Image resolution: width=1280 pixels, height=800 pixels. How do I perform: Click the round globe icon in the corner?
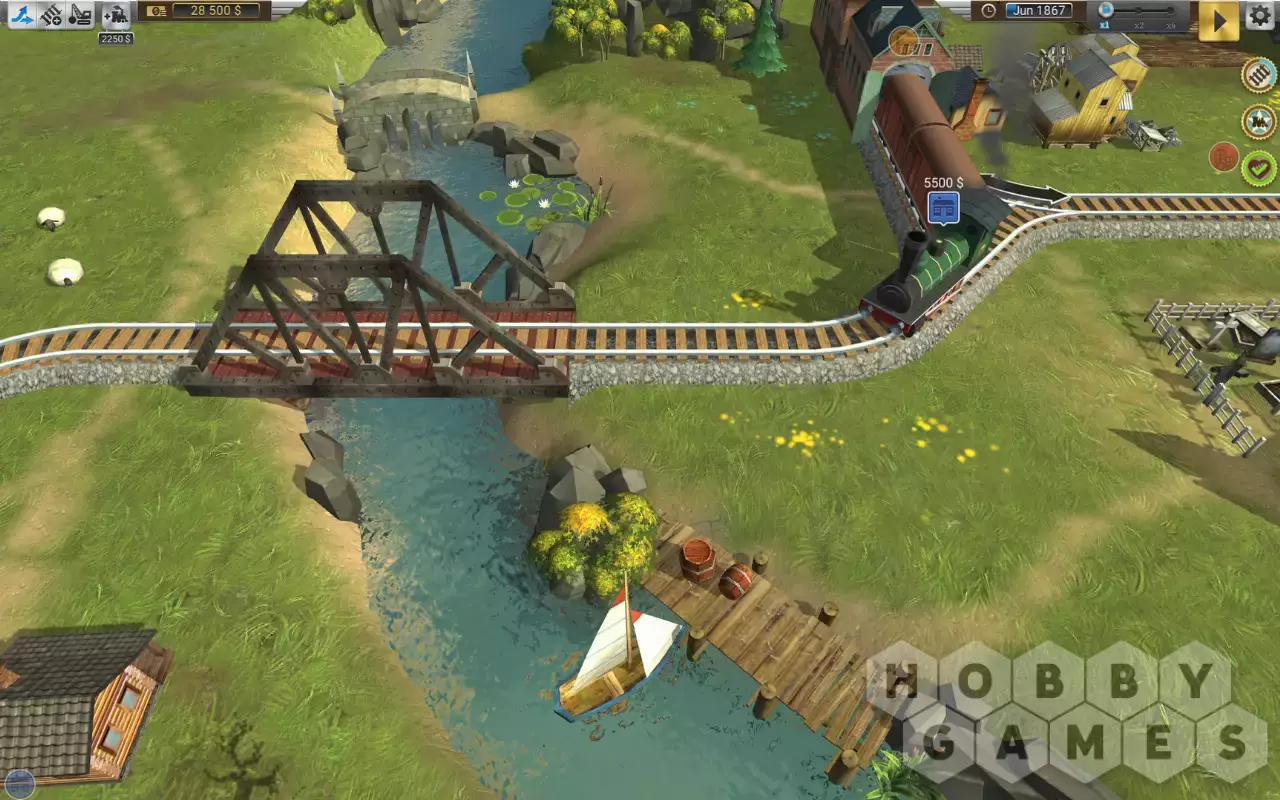19,784
